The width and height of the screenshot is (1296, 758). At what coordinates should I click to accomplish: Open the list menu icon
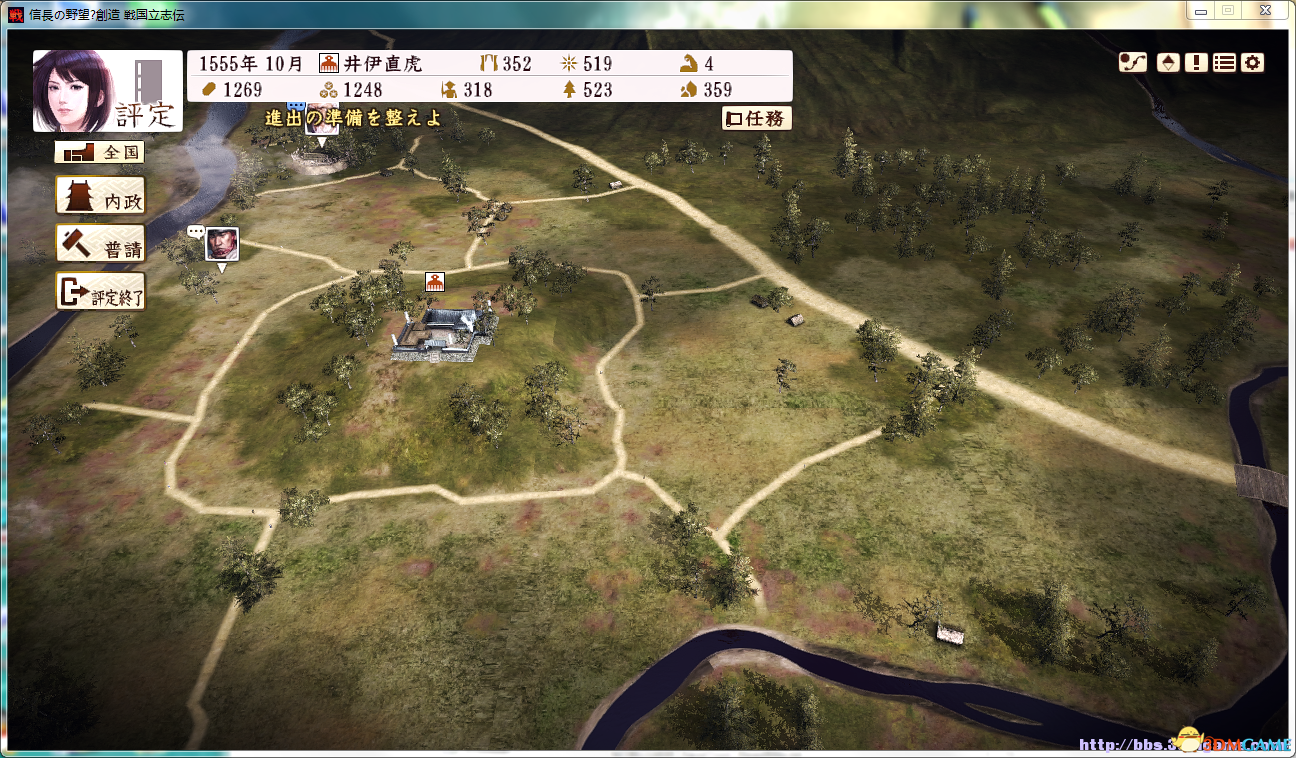coord(1224,62)
